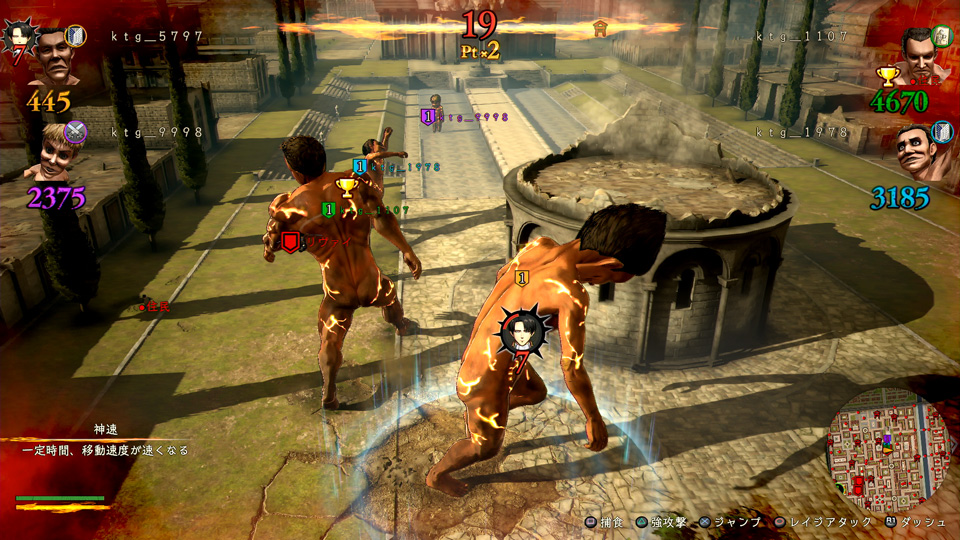Select the gold trophy marker above the titan
The height and width of the screenshot is (540, 960).
347,186
